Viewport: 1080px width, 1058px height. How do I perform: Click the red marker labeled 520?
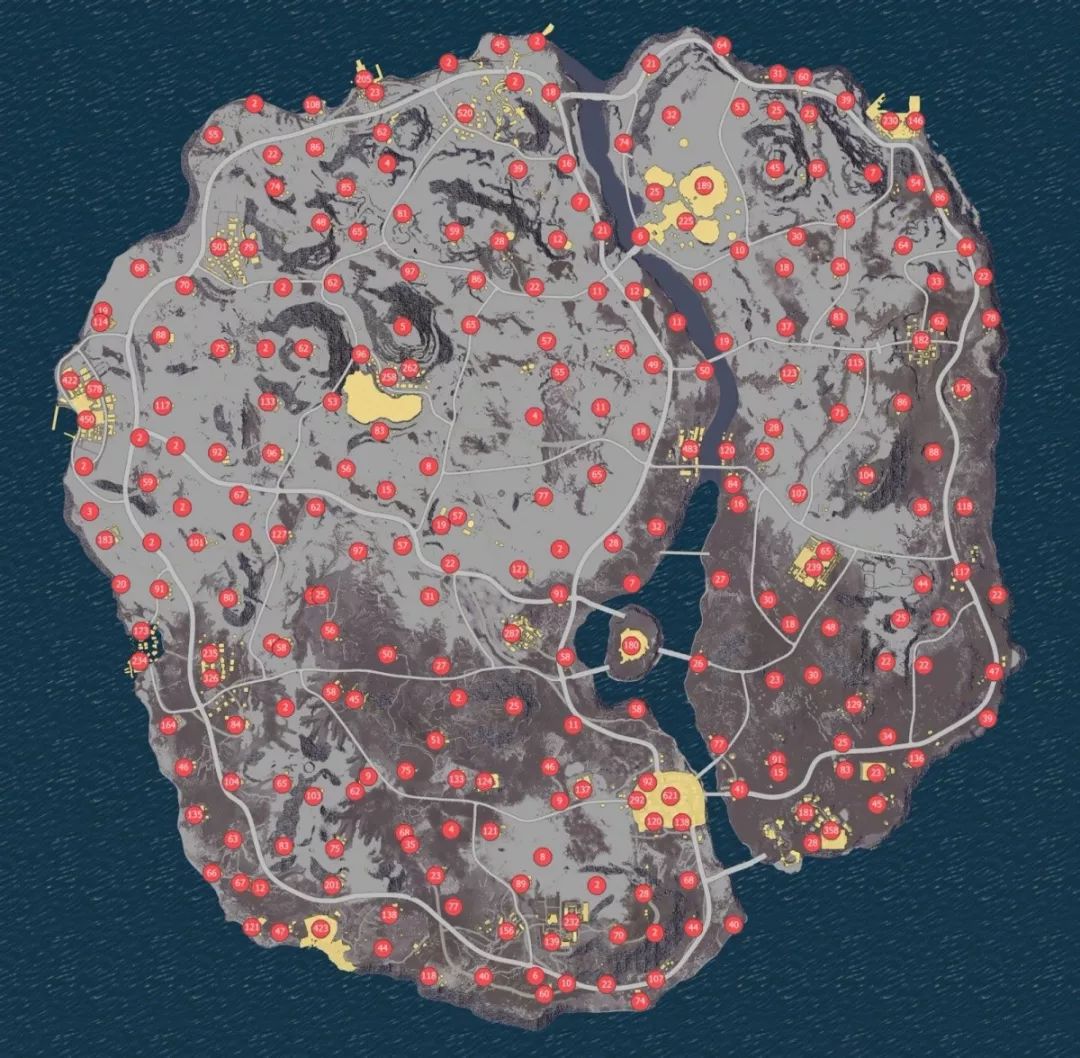[465, 113]
